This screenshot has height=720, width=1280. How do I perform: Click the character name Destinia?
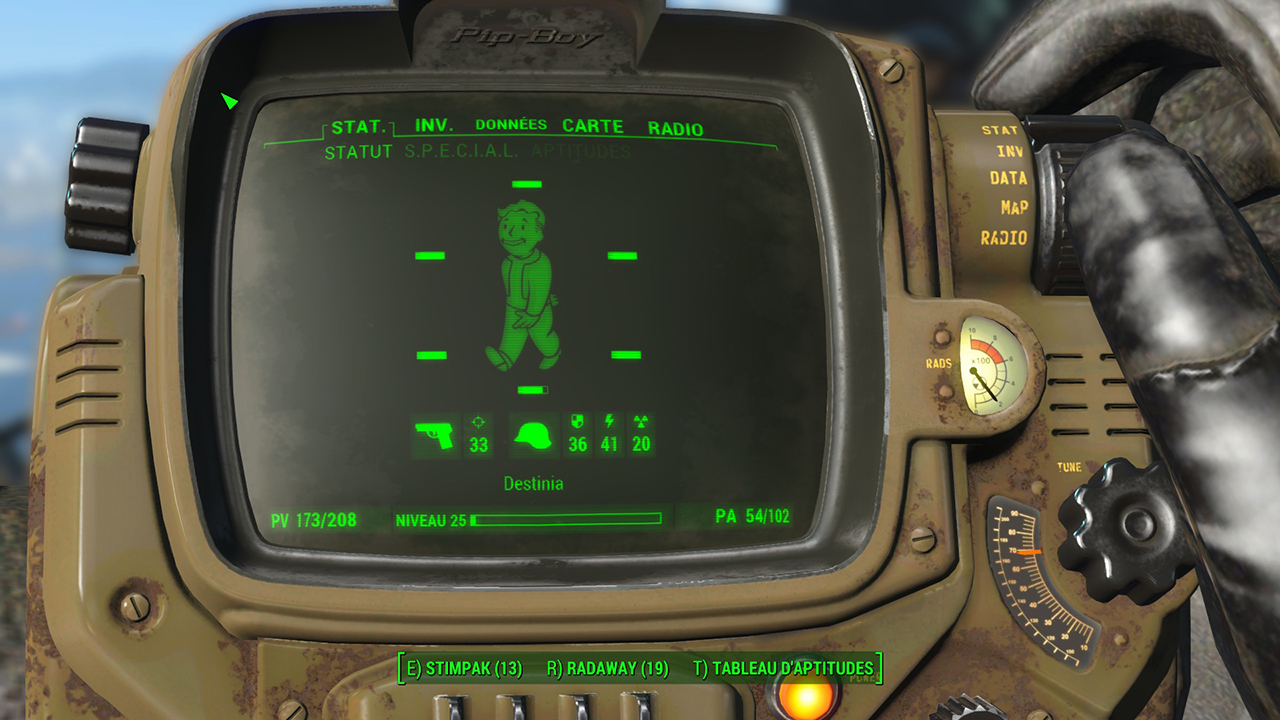[x=535, y=483]
